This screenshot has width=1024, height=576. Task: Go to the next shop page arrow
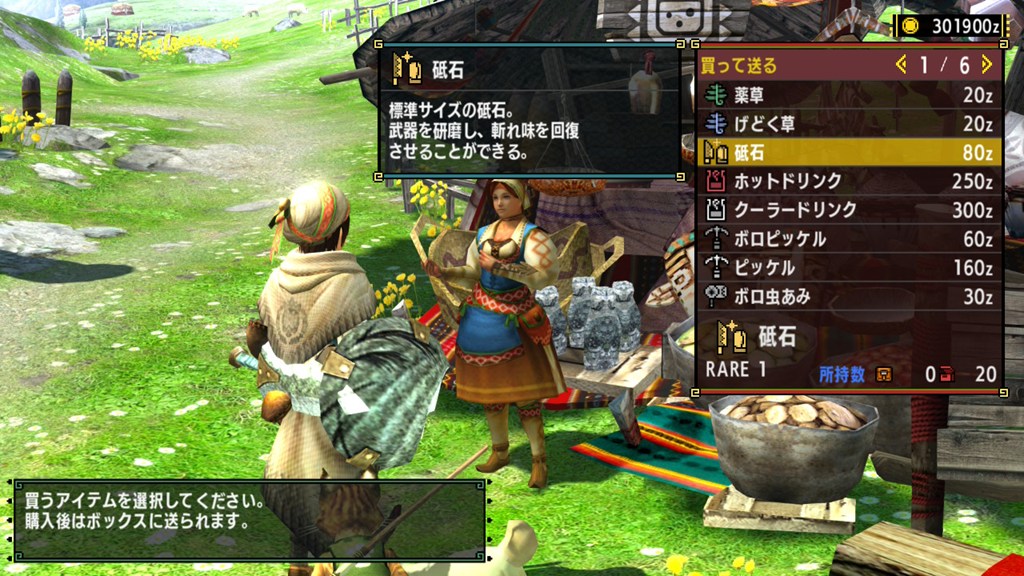tap(987, 65)
